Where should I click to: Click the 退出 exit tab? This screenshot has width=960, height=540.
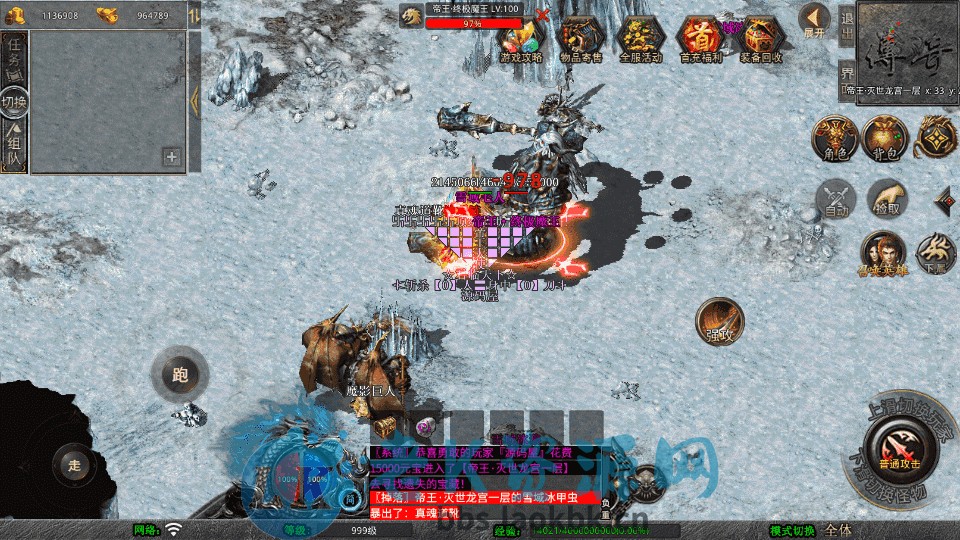click(846, 29)
